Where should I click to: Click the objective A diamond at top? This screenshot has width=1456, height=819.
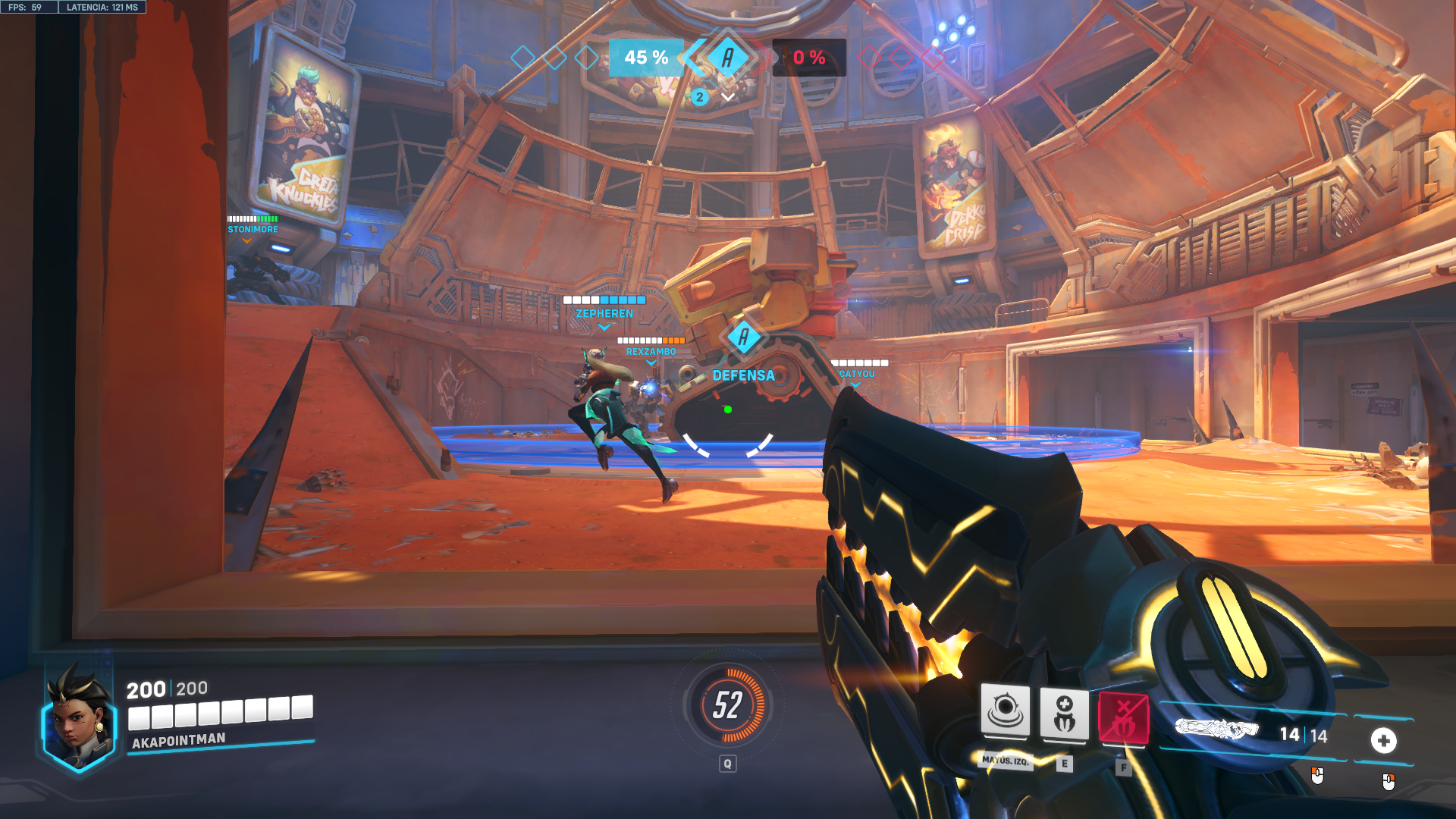727,57
